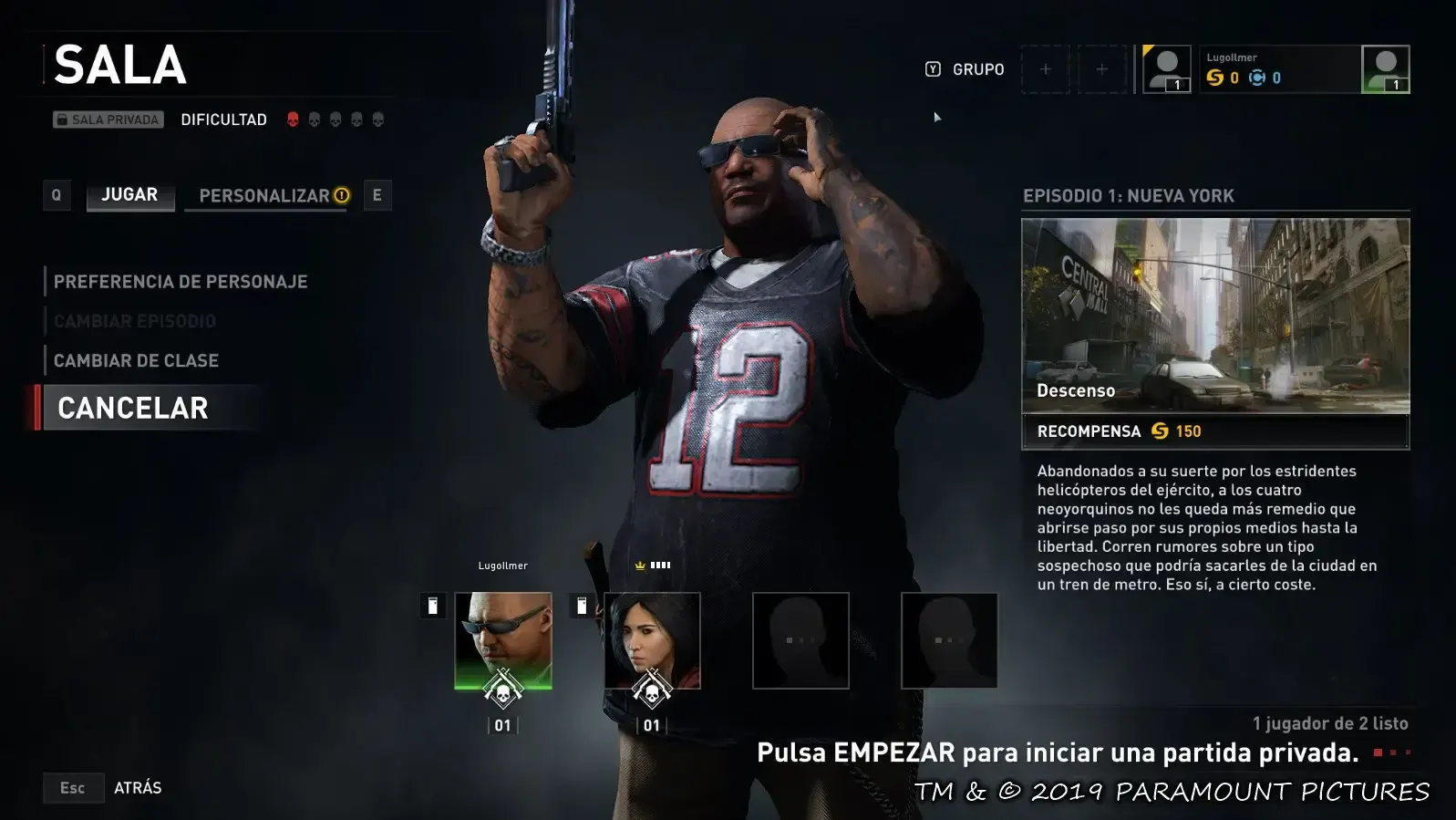Screen dimensions: 1456x820
Task: Click the CANCELAR button
Action: tap(133, 408)
